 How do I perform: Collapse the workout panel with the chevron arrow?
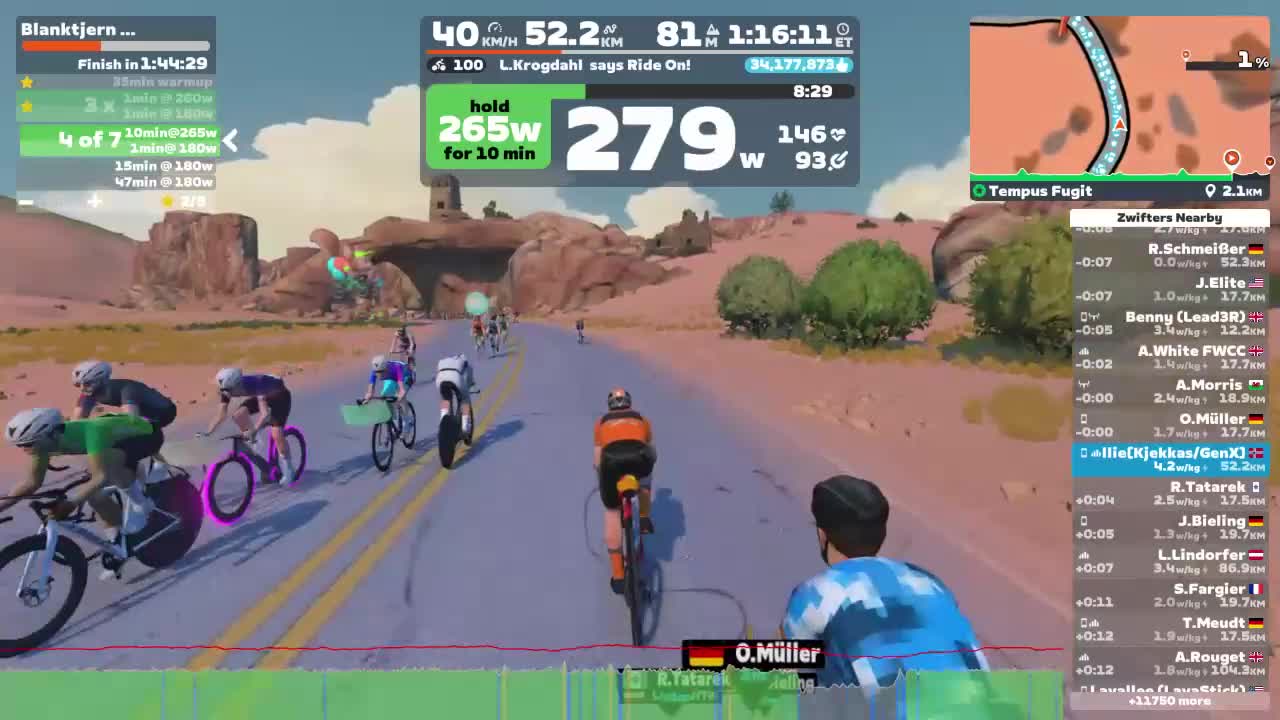(x=229, y=141)
